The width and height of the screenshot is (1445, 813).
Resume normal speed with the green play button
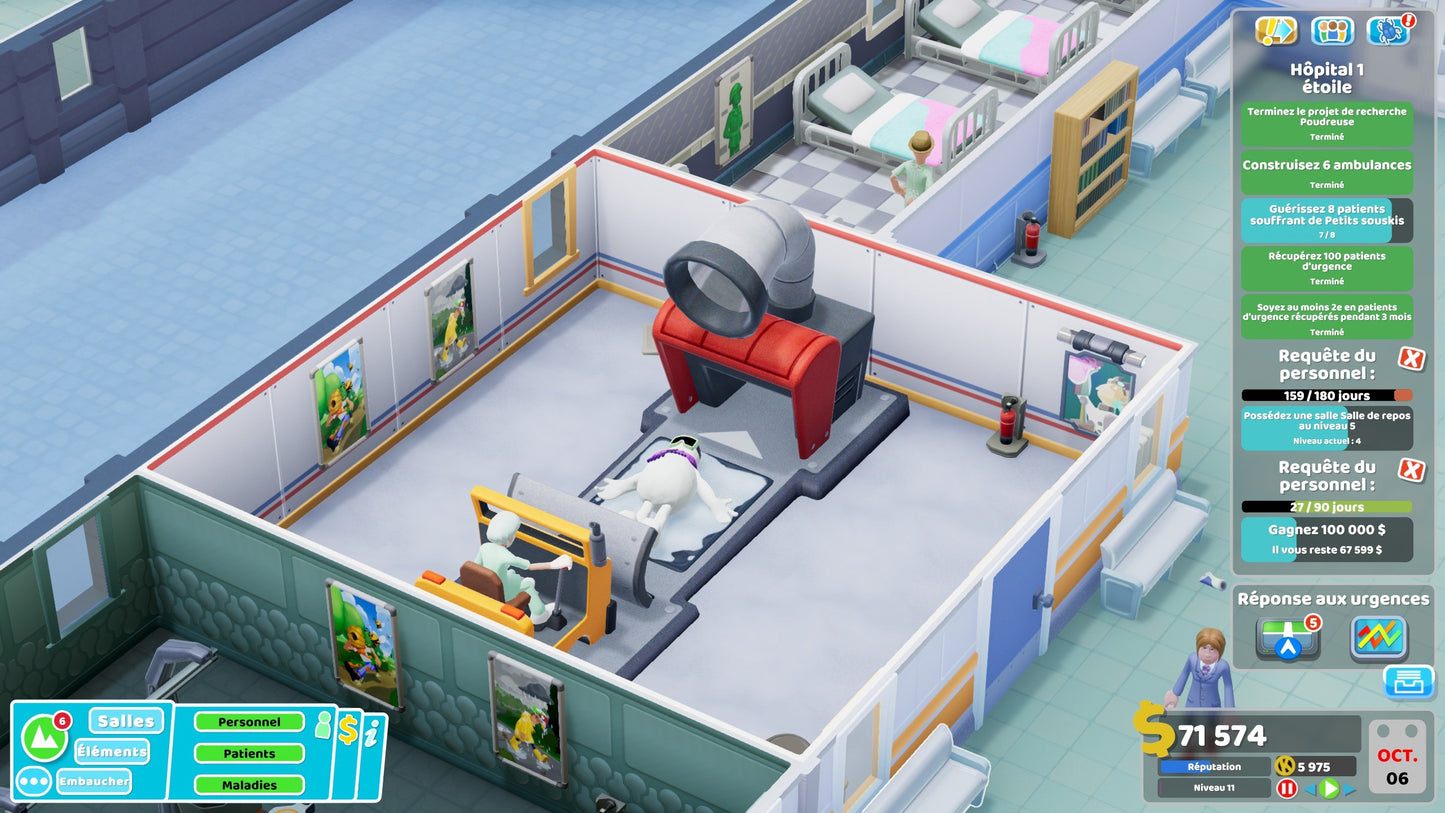[1329, 789]
